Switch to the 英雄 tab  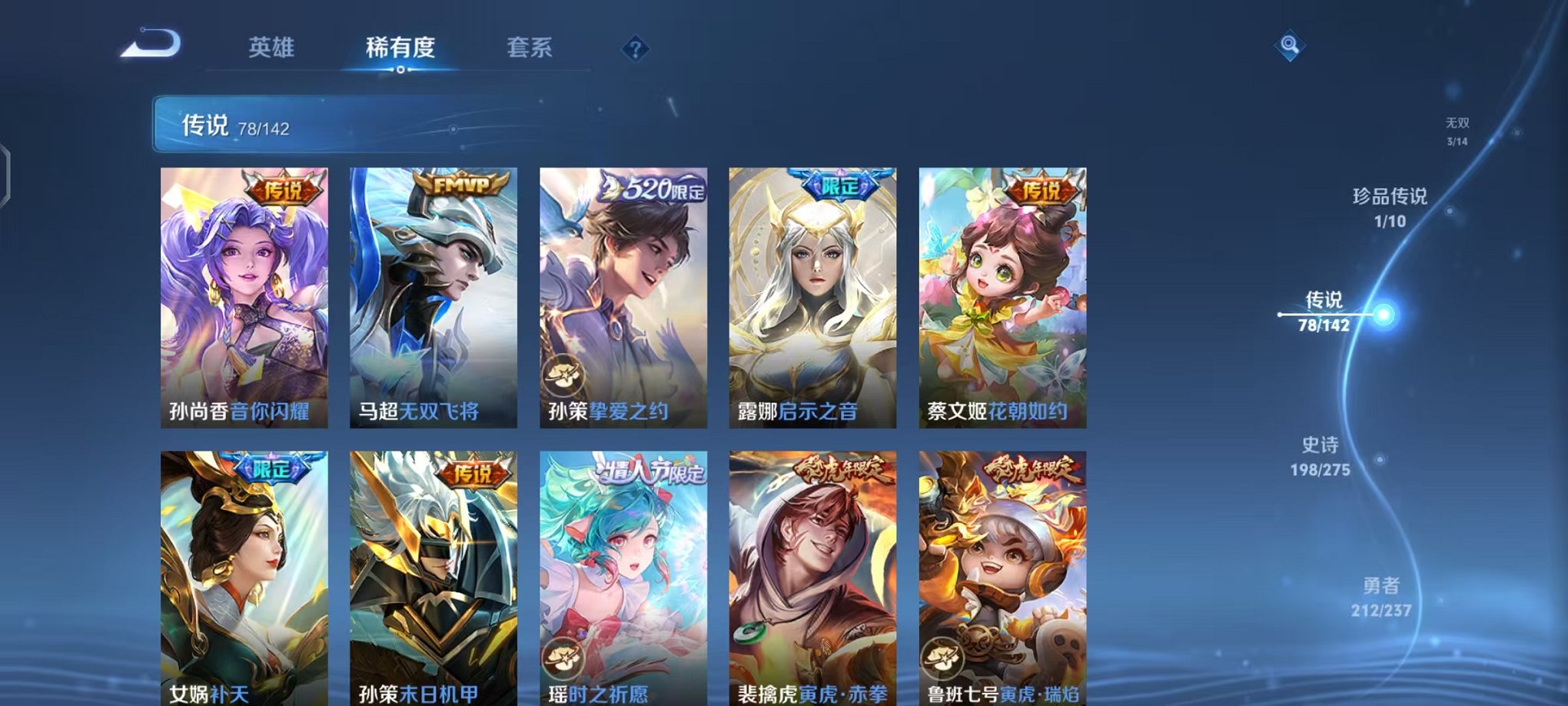pos(274,46)
